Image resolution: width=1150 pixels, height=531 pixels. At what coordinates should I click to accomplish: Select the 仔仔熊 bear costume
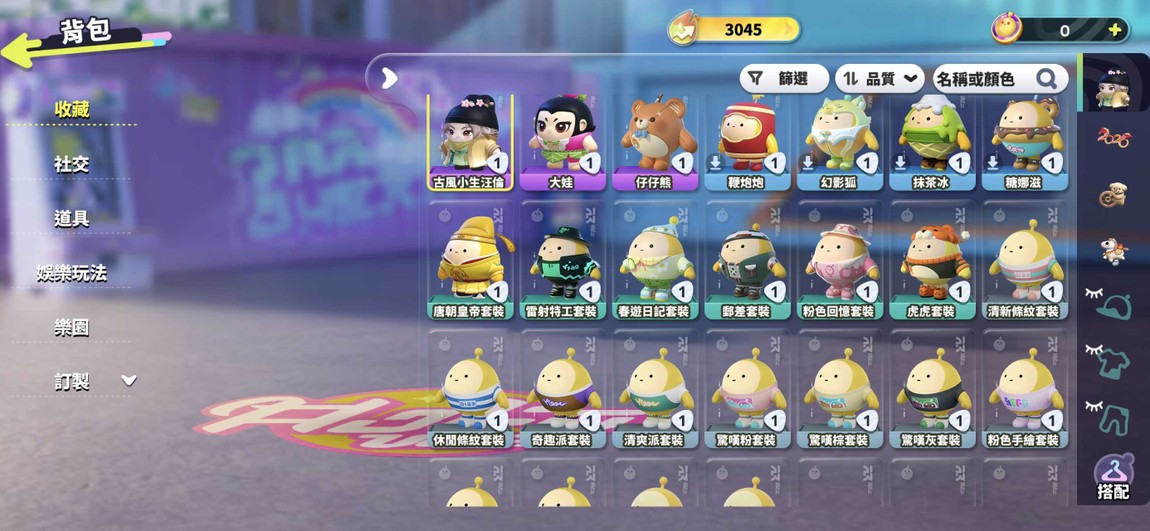click(x=655, y=141)
